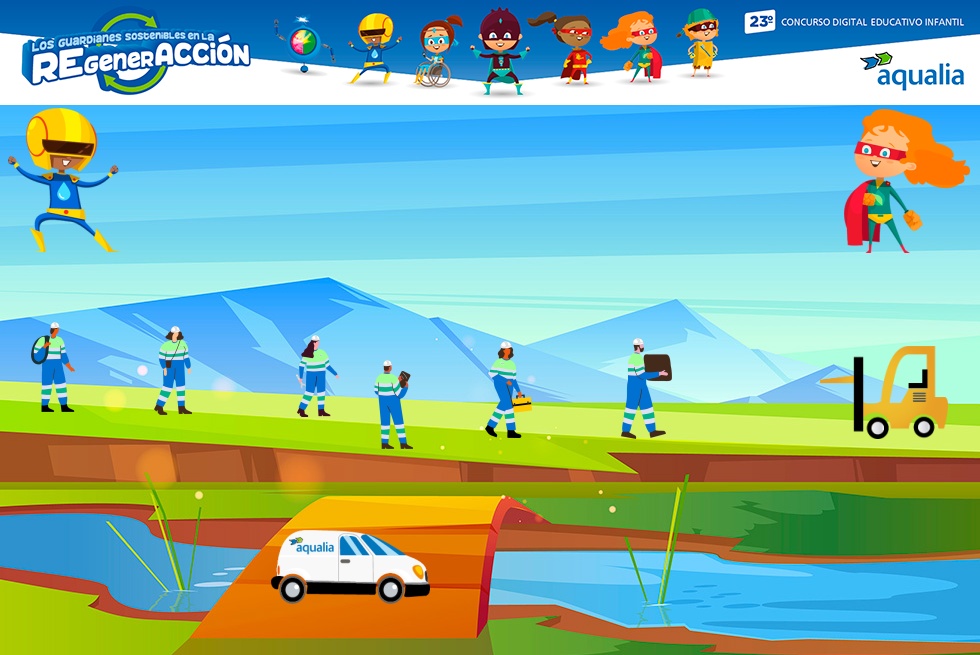This screenshot has height=655, width=980.
Task: Open the aqualia logo link in header
Action: coord(911,69)
